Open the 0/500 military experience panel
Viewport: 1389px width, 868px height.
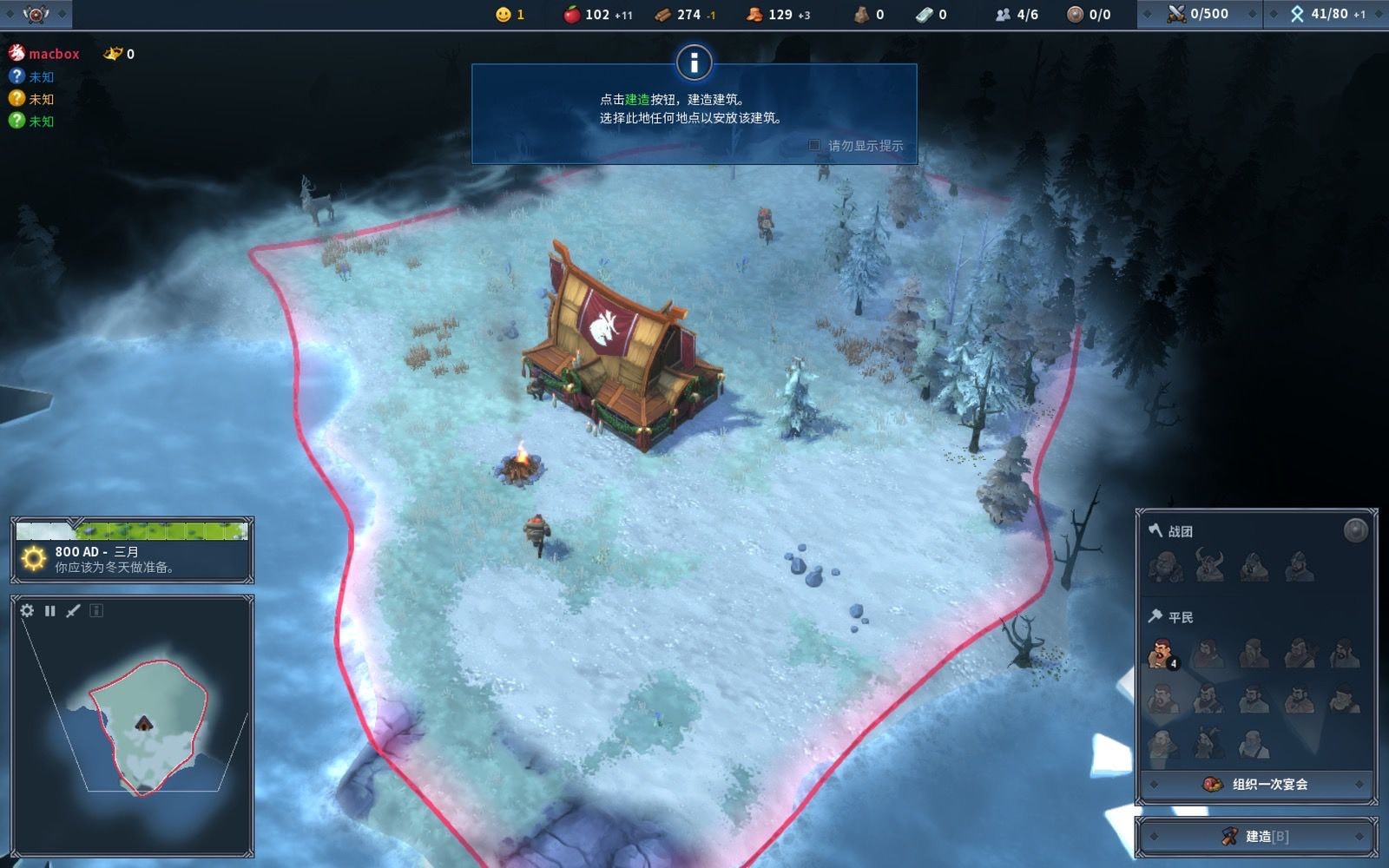point(1199,14)
